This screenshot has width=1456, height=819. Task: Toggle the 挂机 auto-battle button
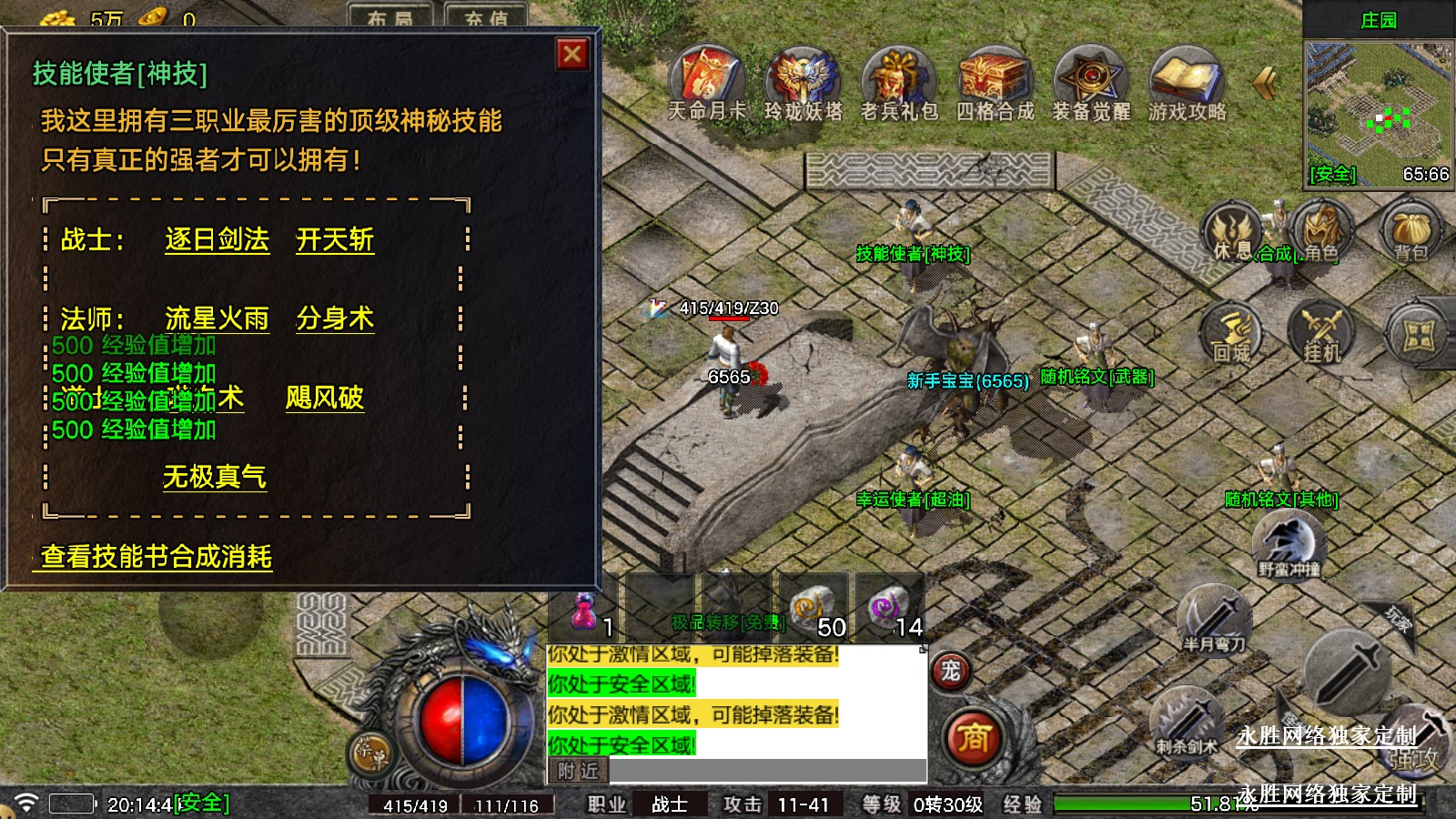(x=1321, y=333)
